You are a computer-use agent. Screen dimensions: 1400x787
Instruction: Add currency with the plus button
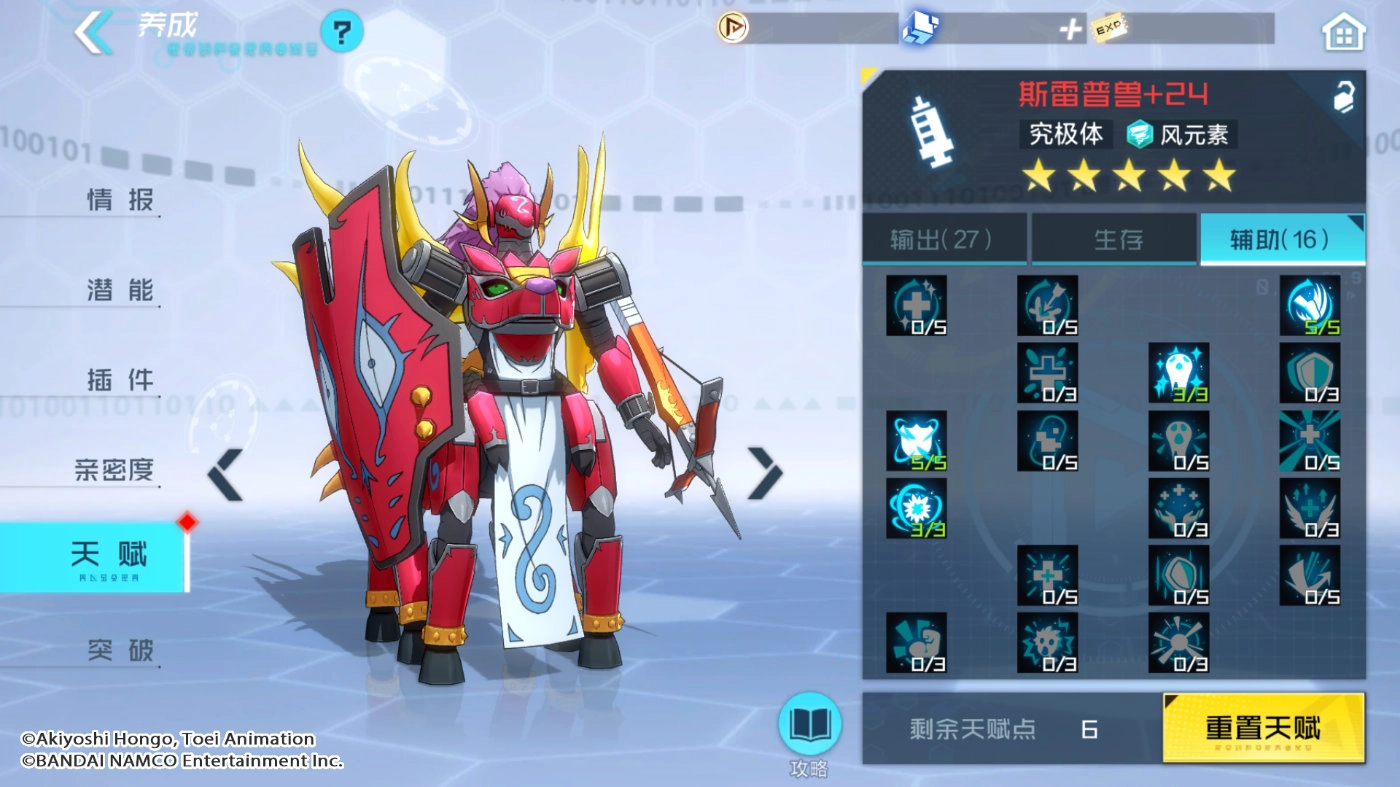tap(1071, 29)
